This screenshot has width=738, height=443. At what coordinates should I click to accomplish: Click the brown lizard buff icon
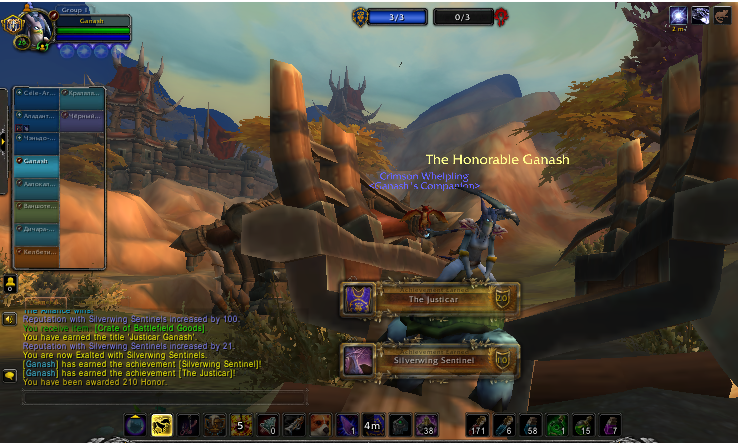click(721, 16)
